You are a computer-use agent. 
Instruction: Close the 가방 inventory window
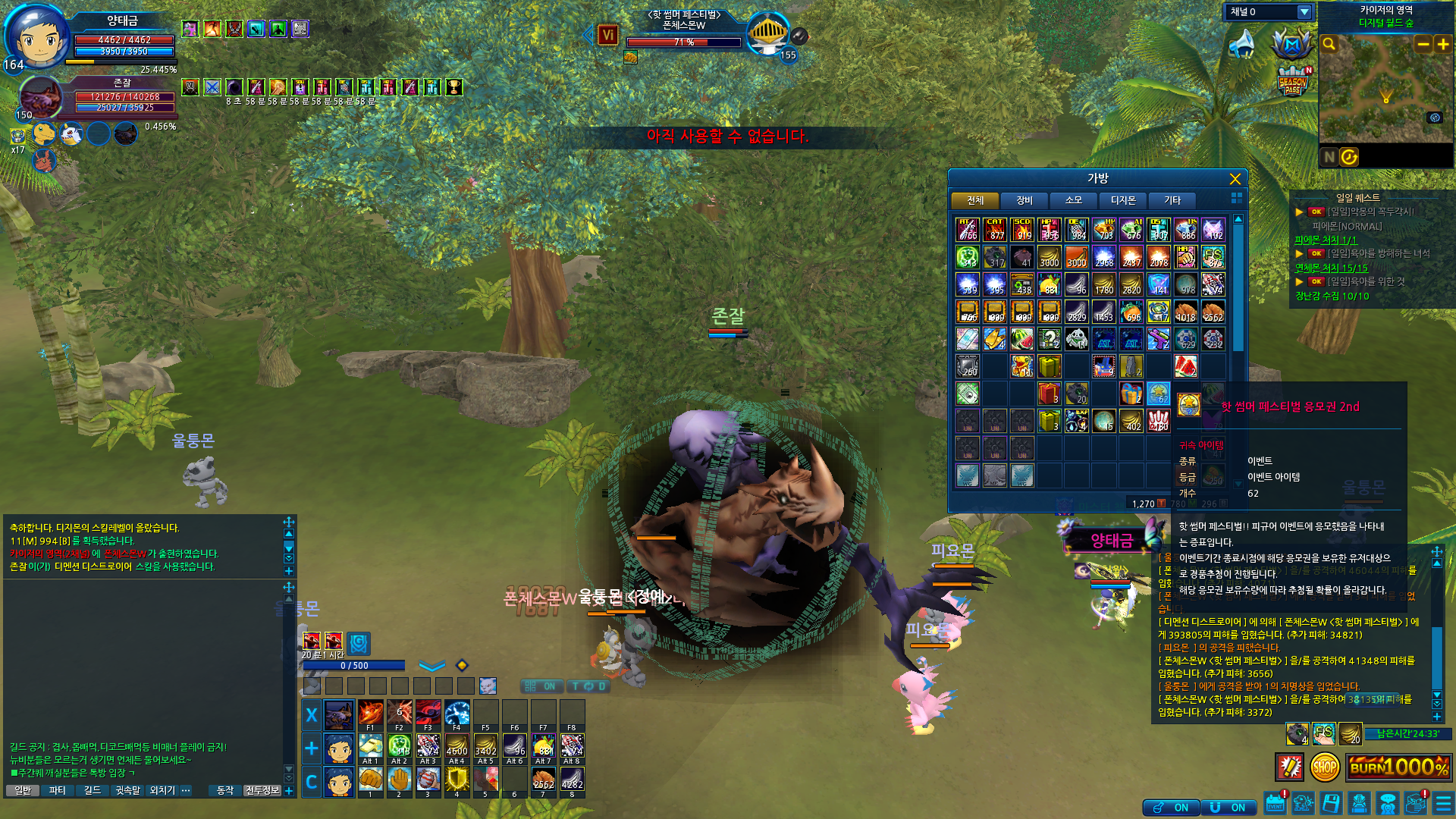(1235, 179)
